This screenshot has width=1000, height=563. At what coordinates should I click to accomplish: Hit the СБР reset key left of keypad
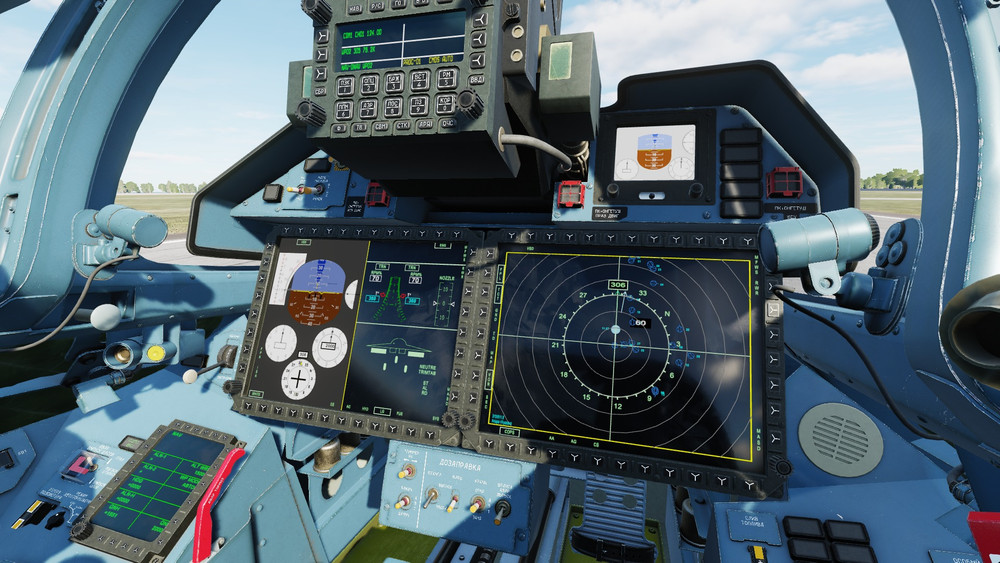320,91
